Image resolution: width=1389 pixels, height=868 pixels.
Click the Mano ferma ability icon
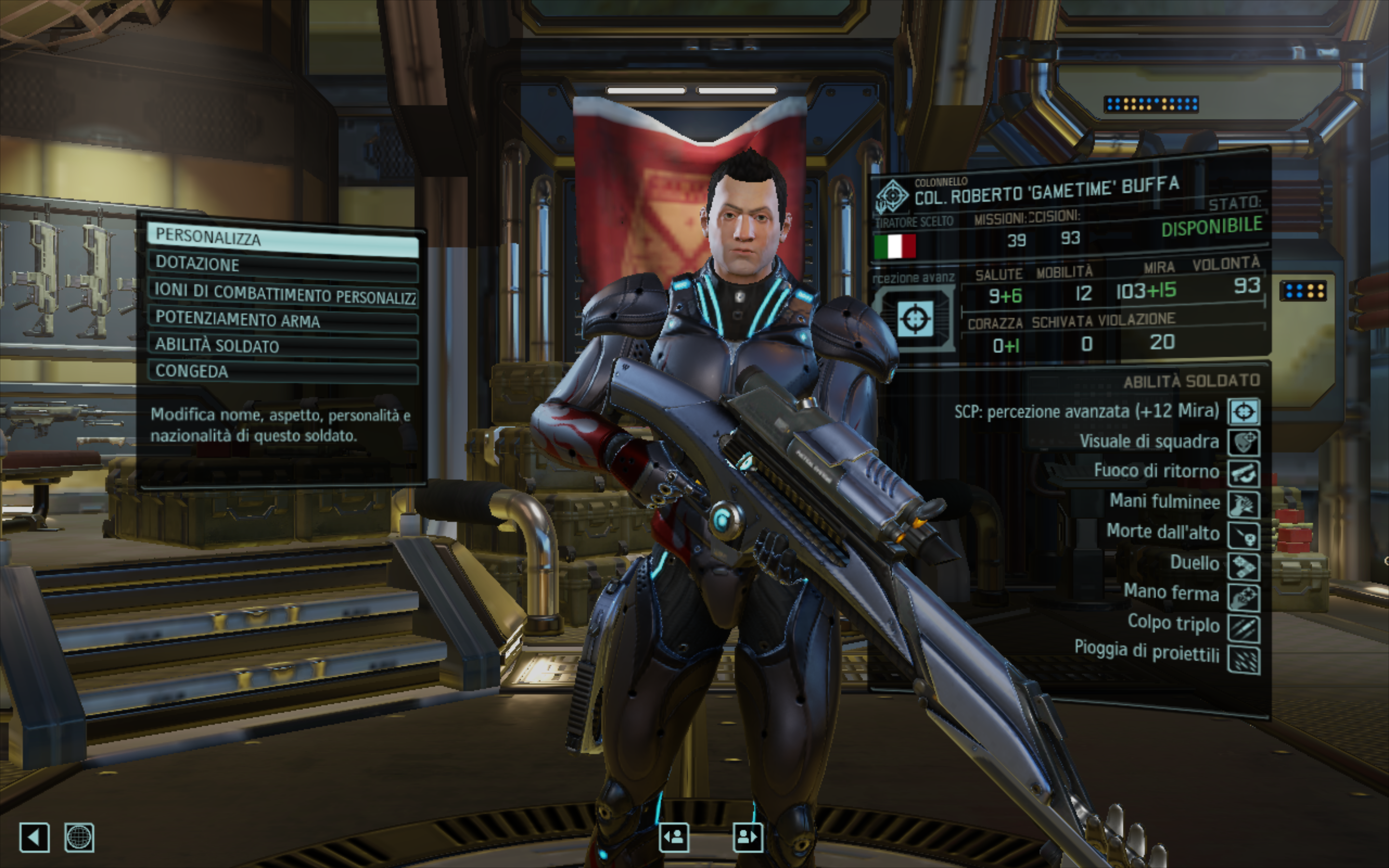(1243, 597)
